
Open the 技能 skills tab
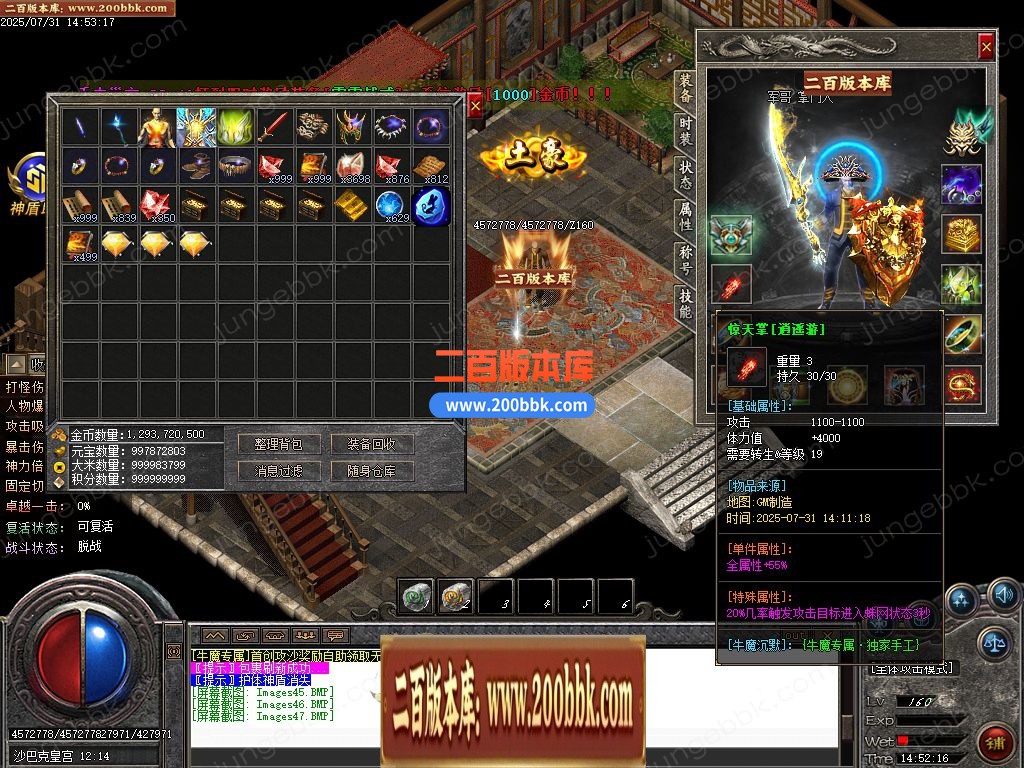tap(685, 303)
